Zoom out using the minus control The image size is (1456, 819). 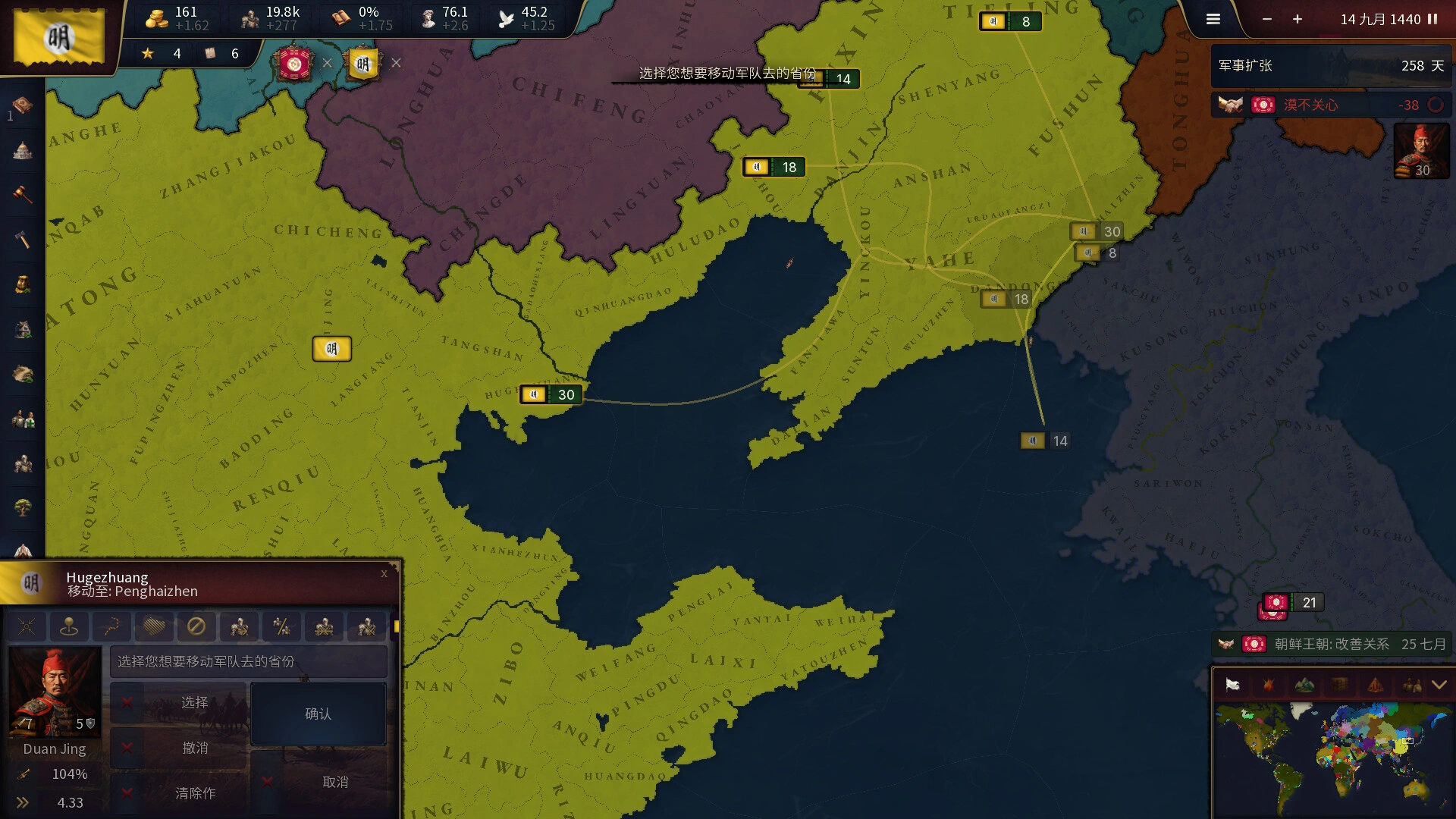pos(1266,19)
